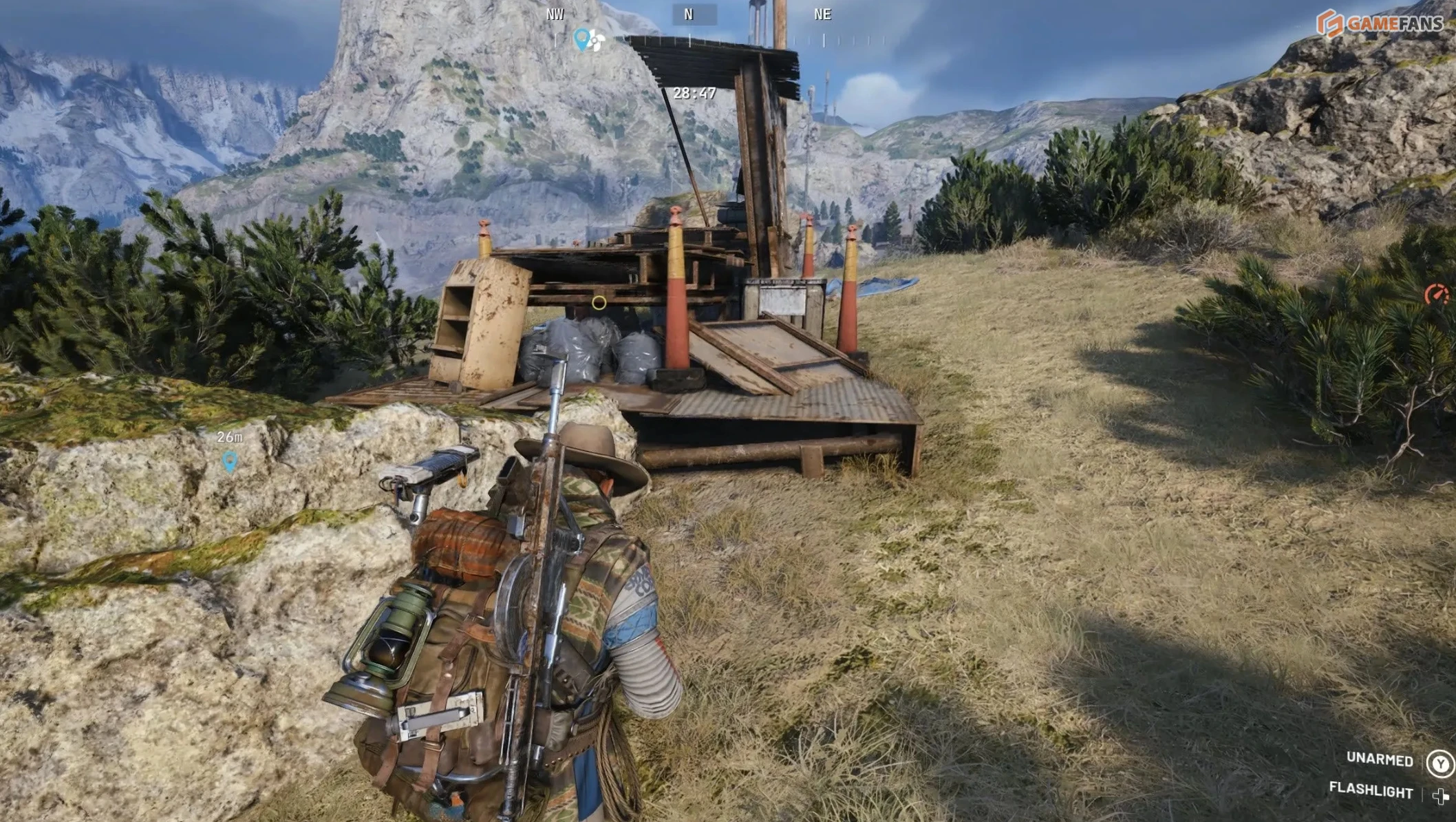Screen dimensions: 1456x822
Task: Click the North heading on the compass
Action: pyautogui.click(x=689, y=14)
